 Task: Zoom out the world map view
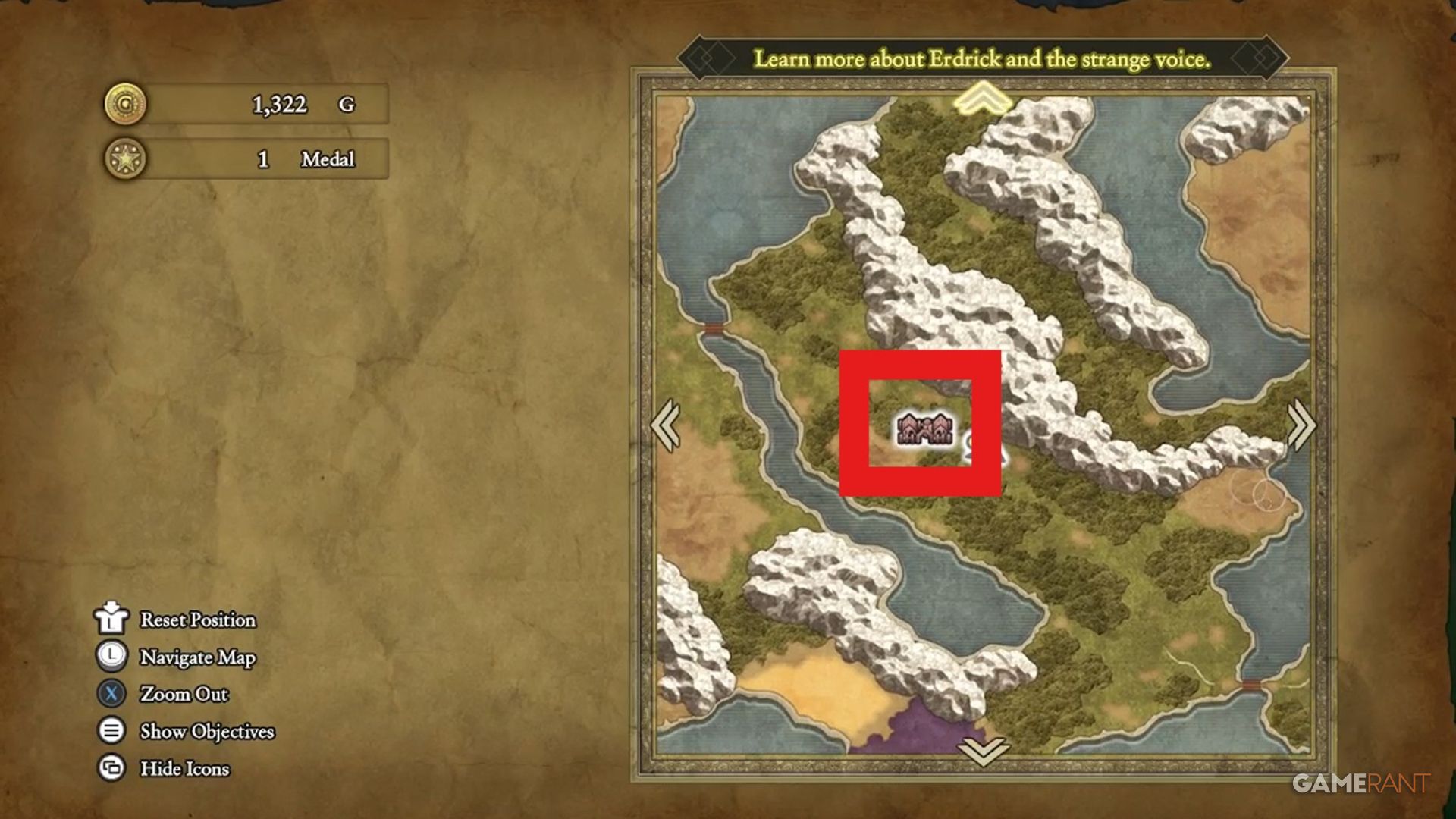point(182,694)
